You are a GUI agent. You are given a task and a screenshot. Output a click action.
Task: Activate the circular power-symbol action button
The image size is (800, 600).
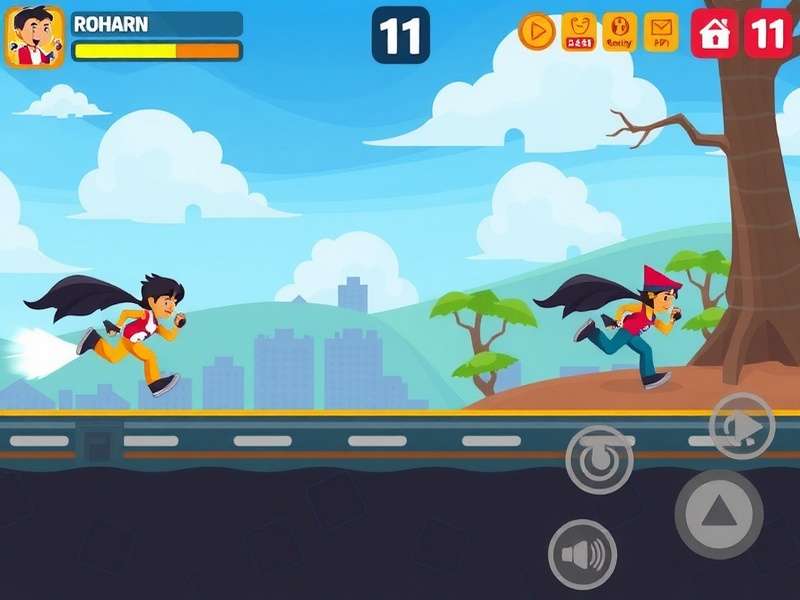[599, 459]
